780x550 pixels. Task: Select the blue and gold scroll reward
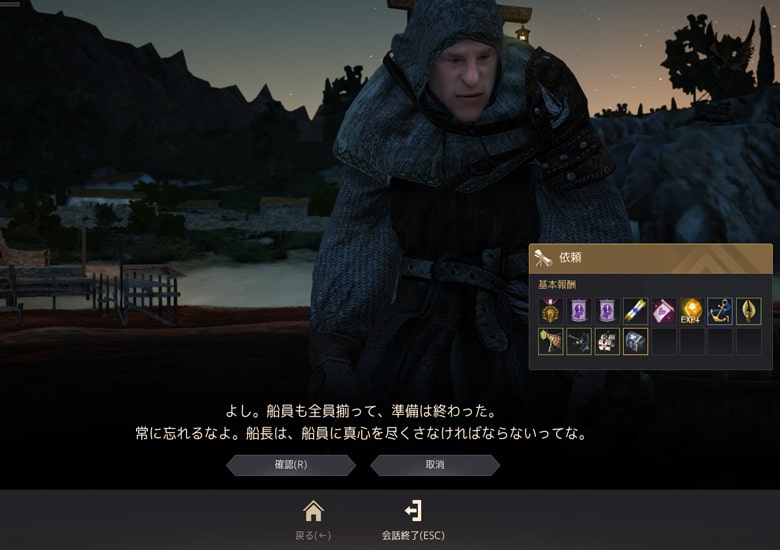pyautogui.click(x=635, y=311)
